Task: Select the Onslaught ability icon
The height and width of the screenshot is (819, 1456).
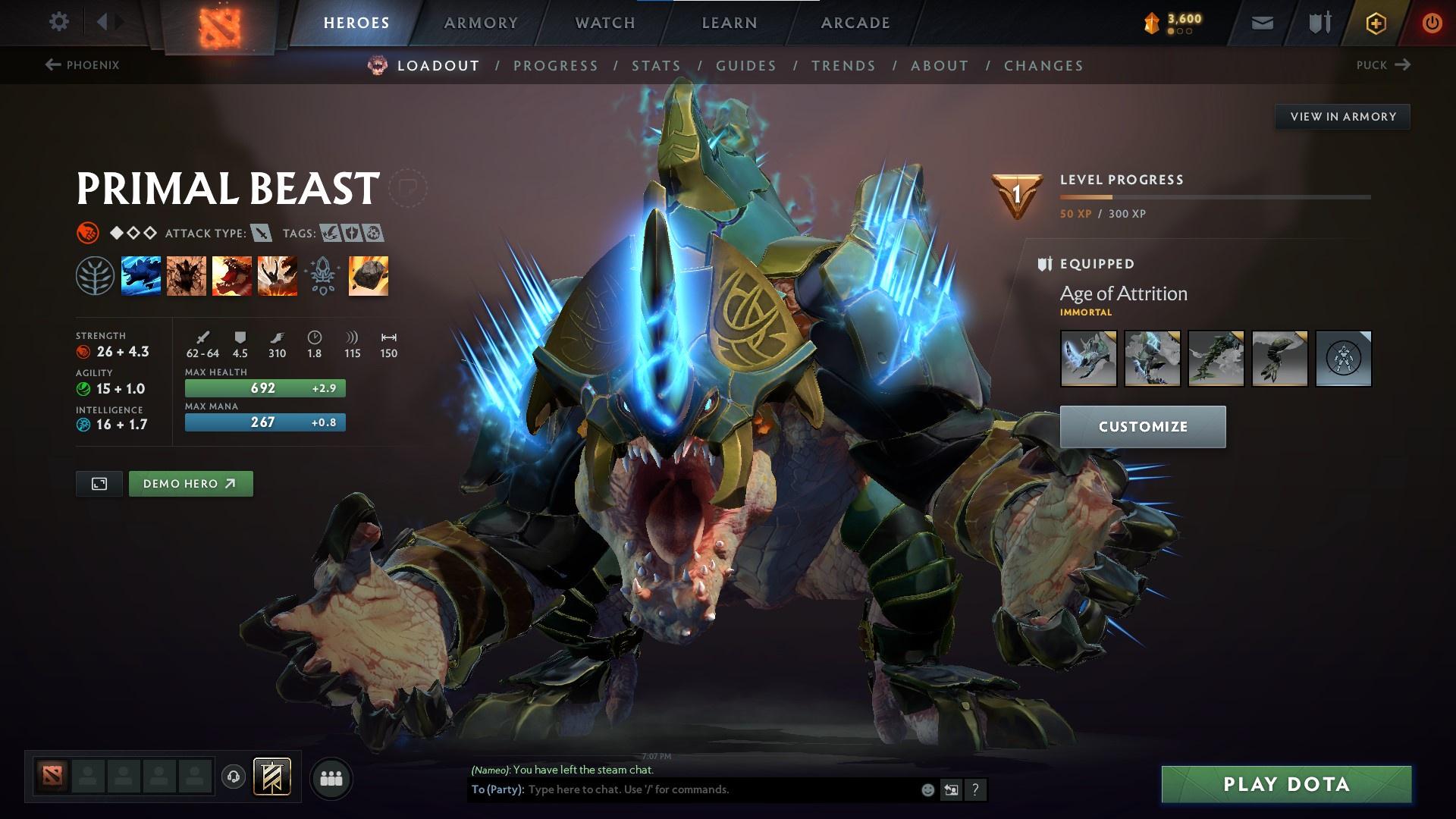Action: click(x=143, y=276)
